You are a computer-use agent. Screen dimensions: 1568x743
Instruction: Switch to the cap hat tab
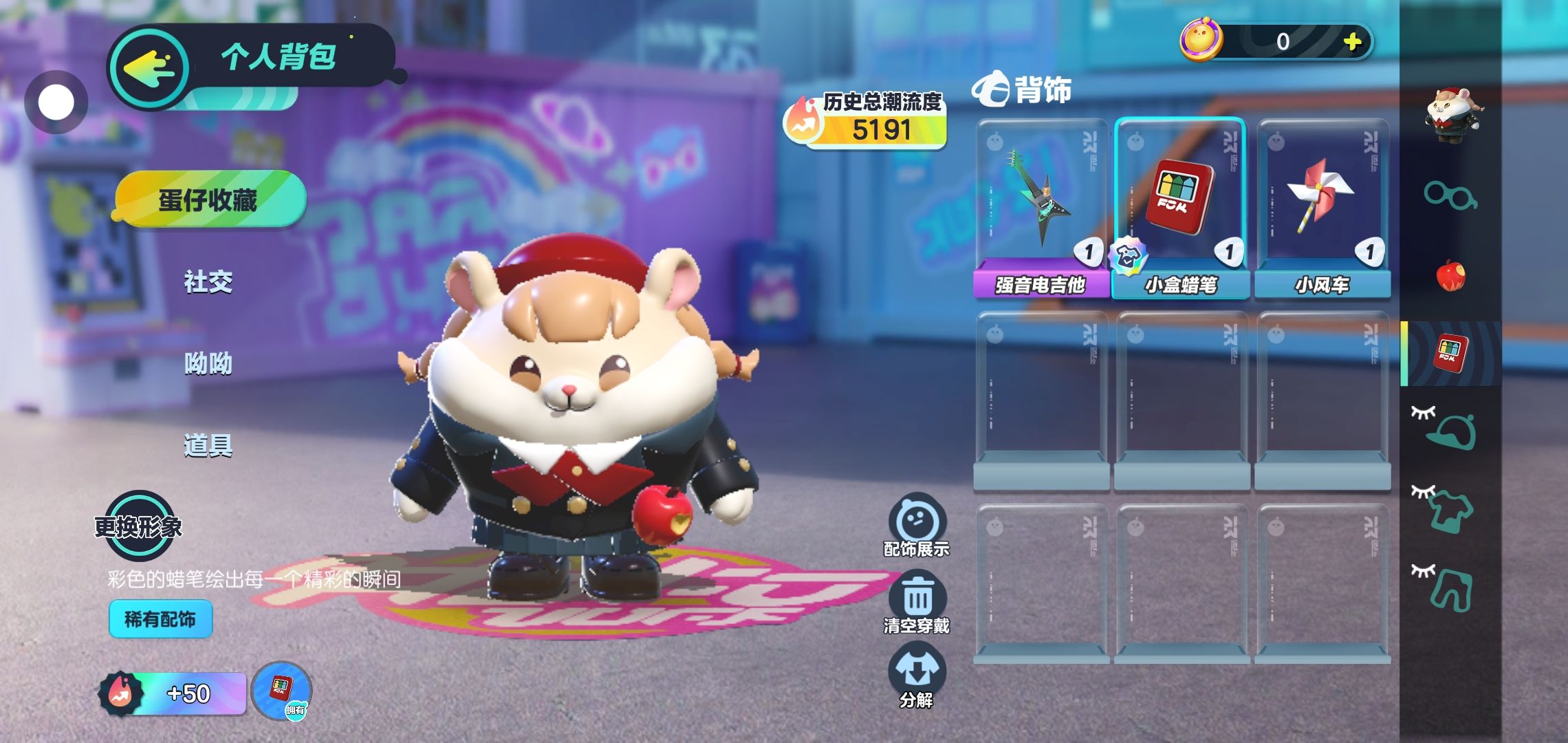click(x=1450, y=430)
